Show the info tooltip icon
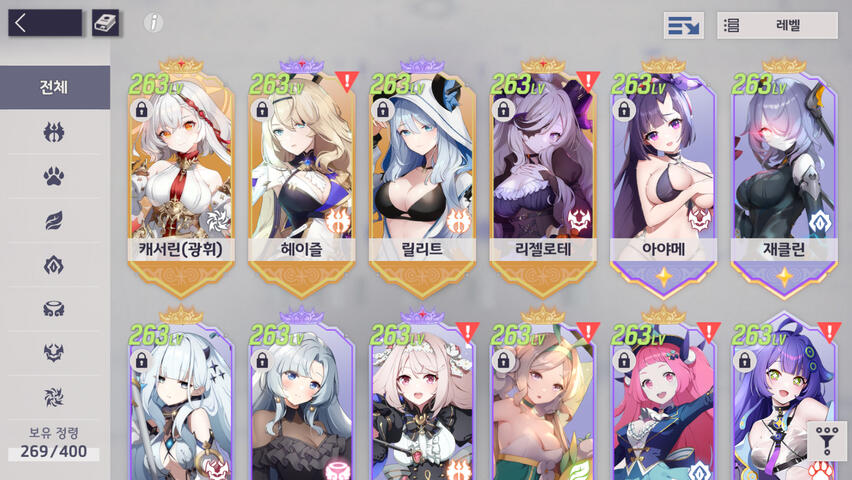The image size is (852, 480). [x=153, y=23]
